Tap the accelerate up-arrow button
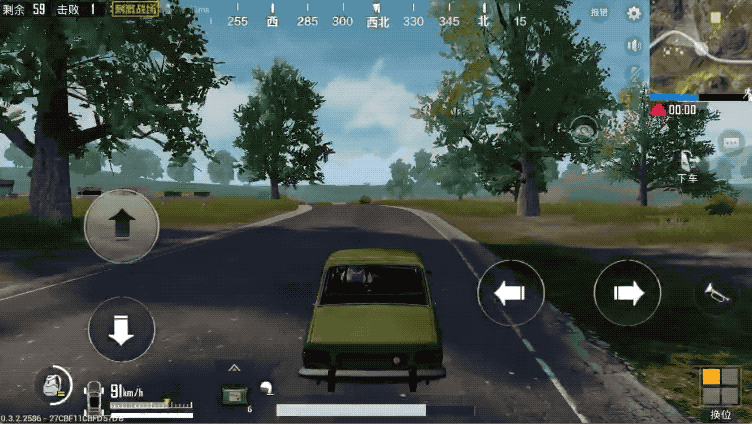752x424 pixels. point(121,226)
